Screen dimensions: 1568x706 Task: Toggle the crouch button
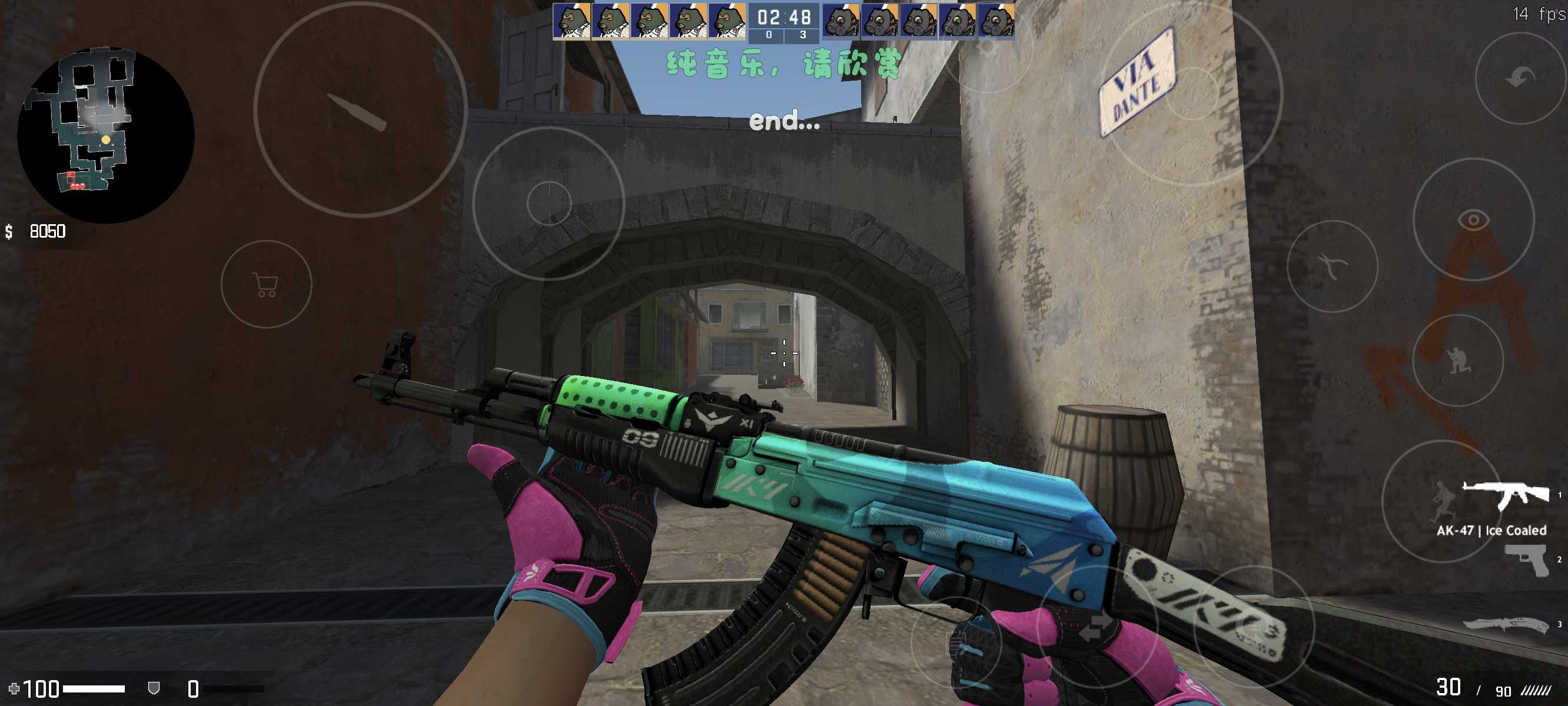click(x=1457, y=360)
